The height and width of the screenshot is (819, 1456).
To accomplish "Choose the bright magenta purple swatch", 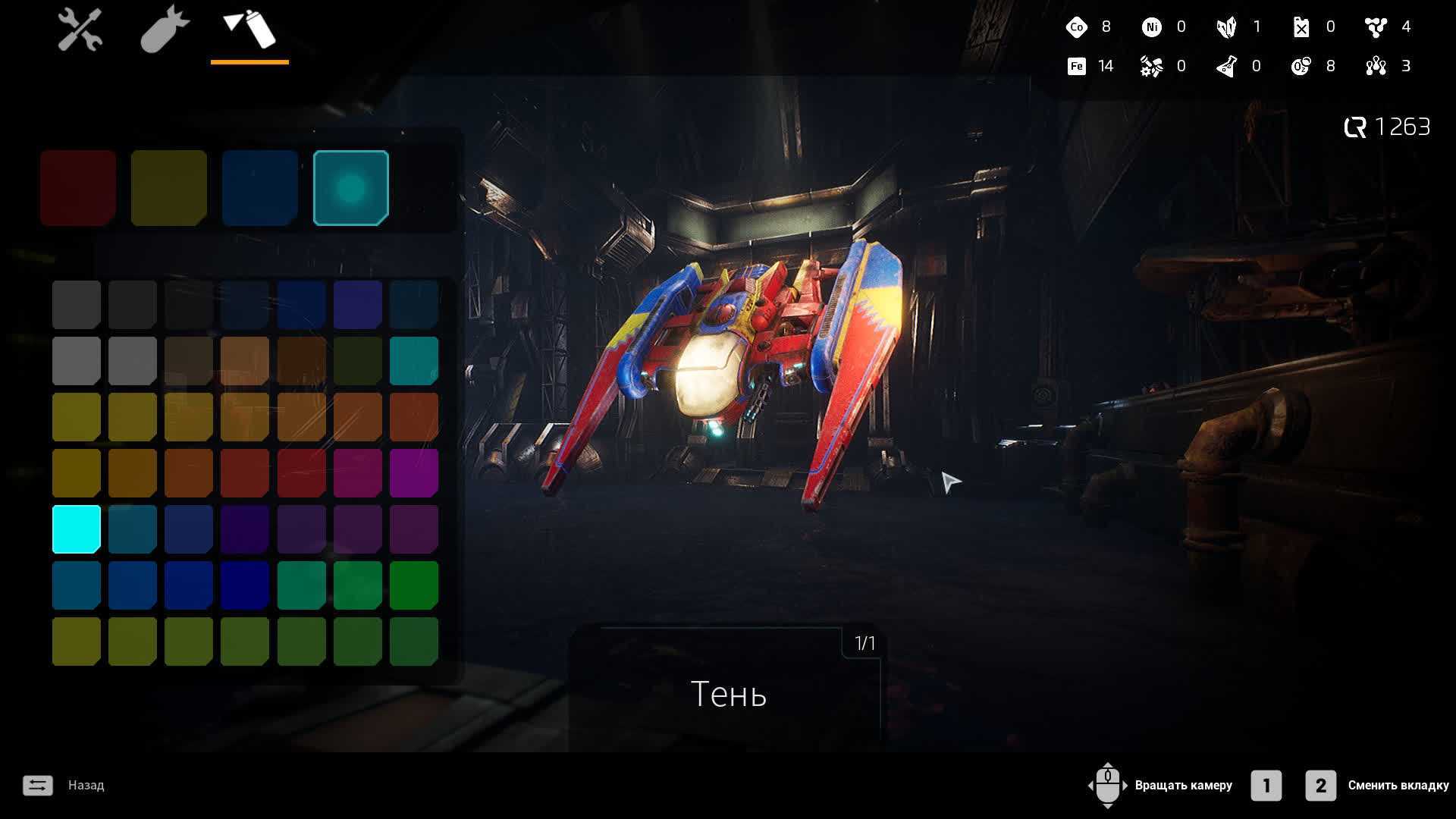I will point(414,472).
